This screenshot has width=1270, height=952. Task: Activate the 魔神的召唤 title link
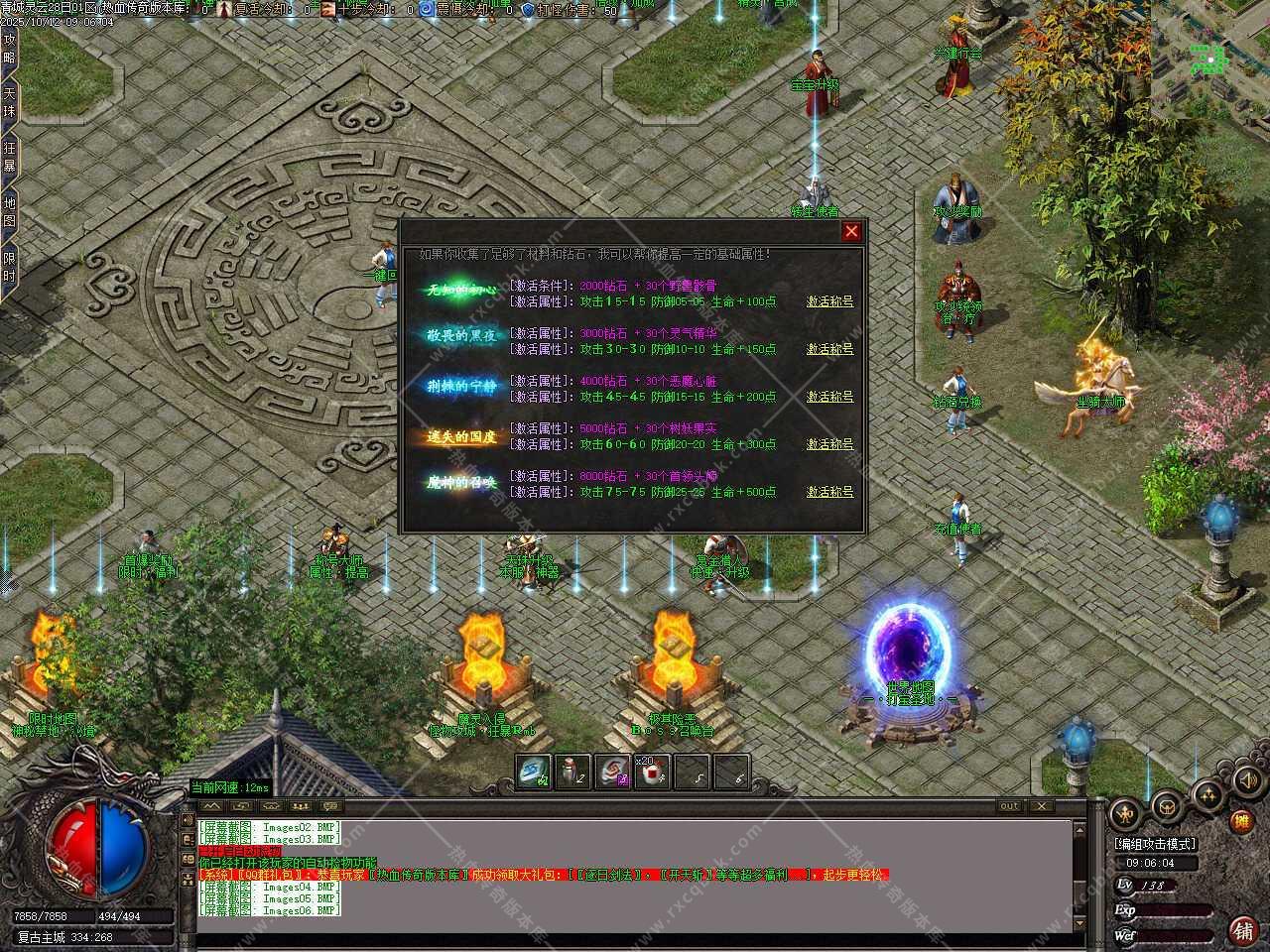coord(829,492)
